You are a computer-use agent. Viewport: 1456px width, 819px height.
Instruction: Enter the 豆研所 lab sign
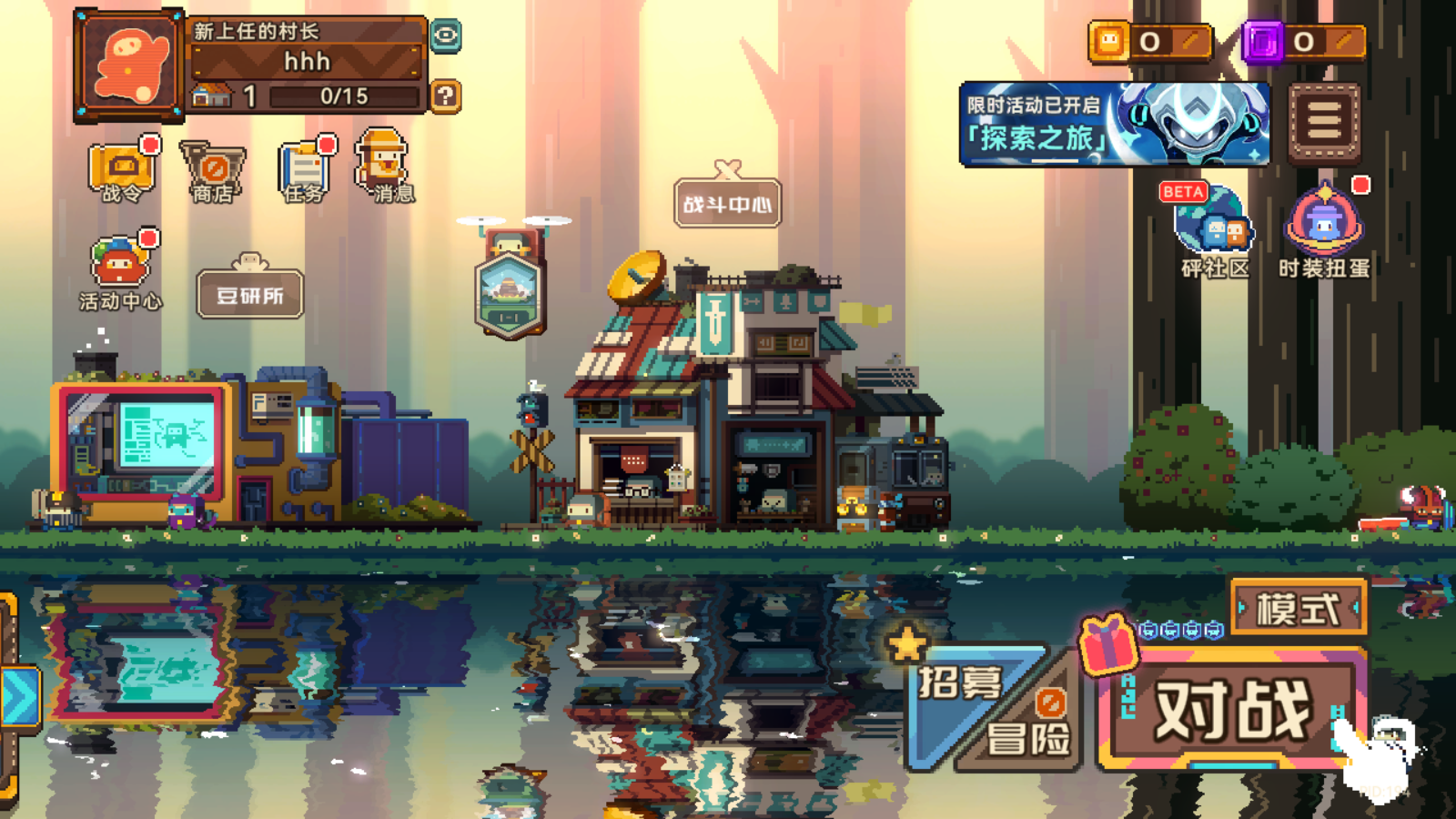tap(250, 295)
